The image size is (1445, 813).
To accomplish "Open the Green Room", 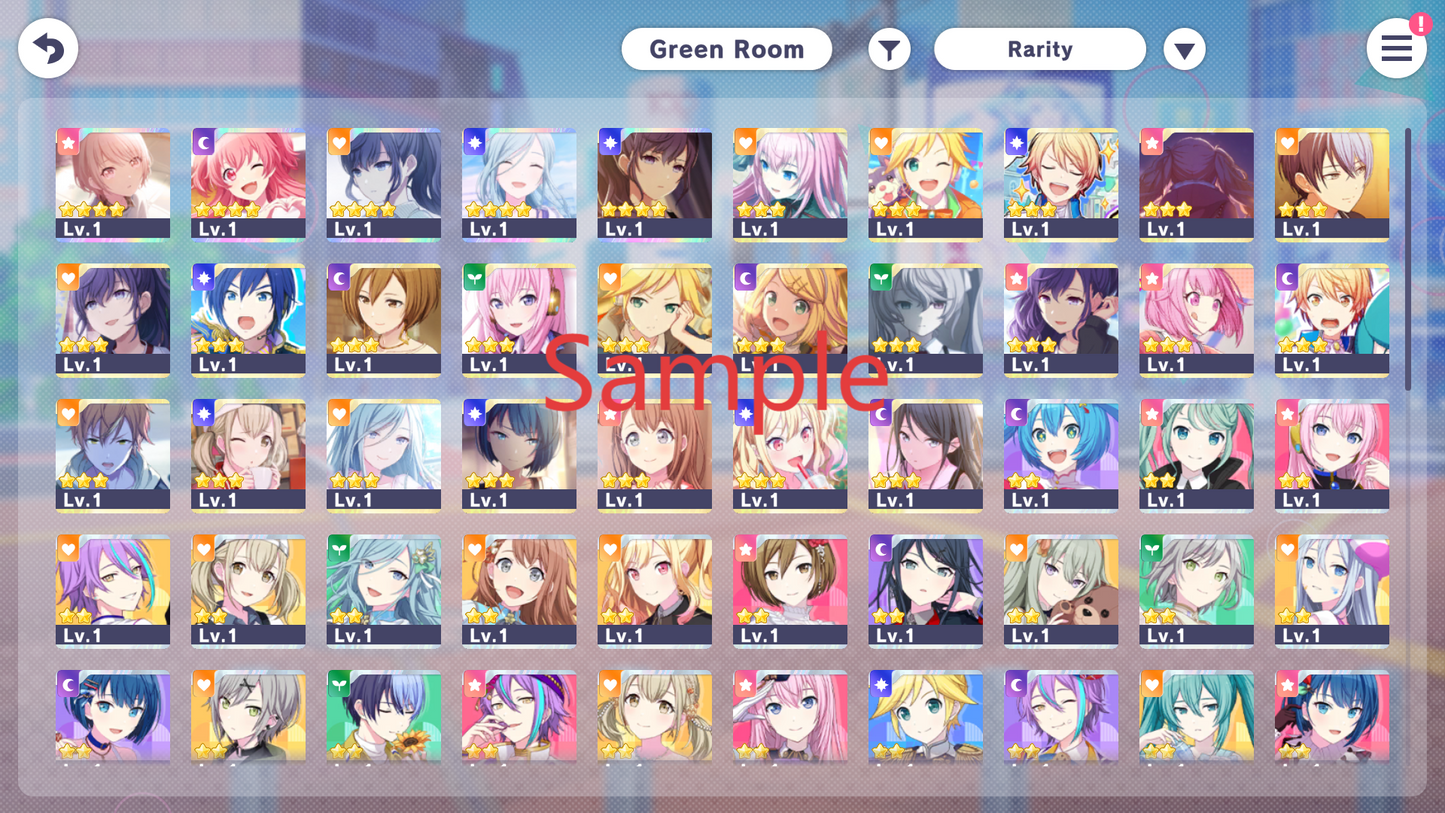I will coord(726,49).
